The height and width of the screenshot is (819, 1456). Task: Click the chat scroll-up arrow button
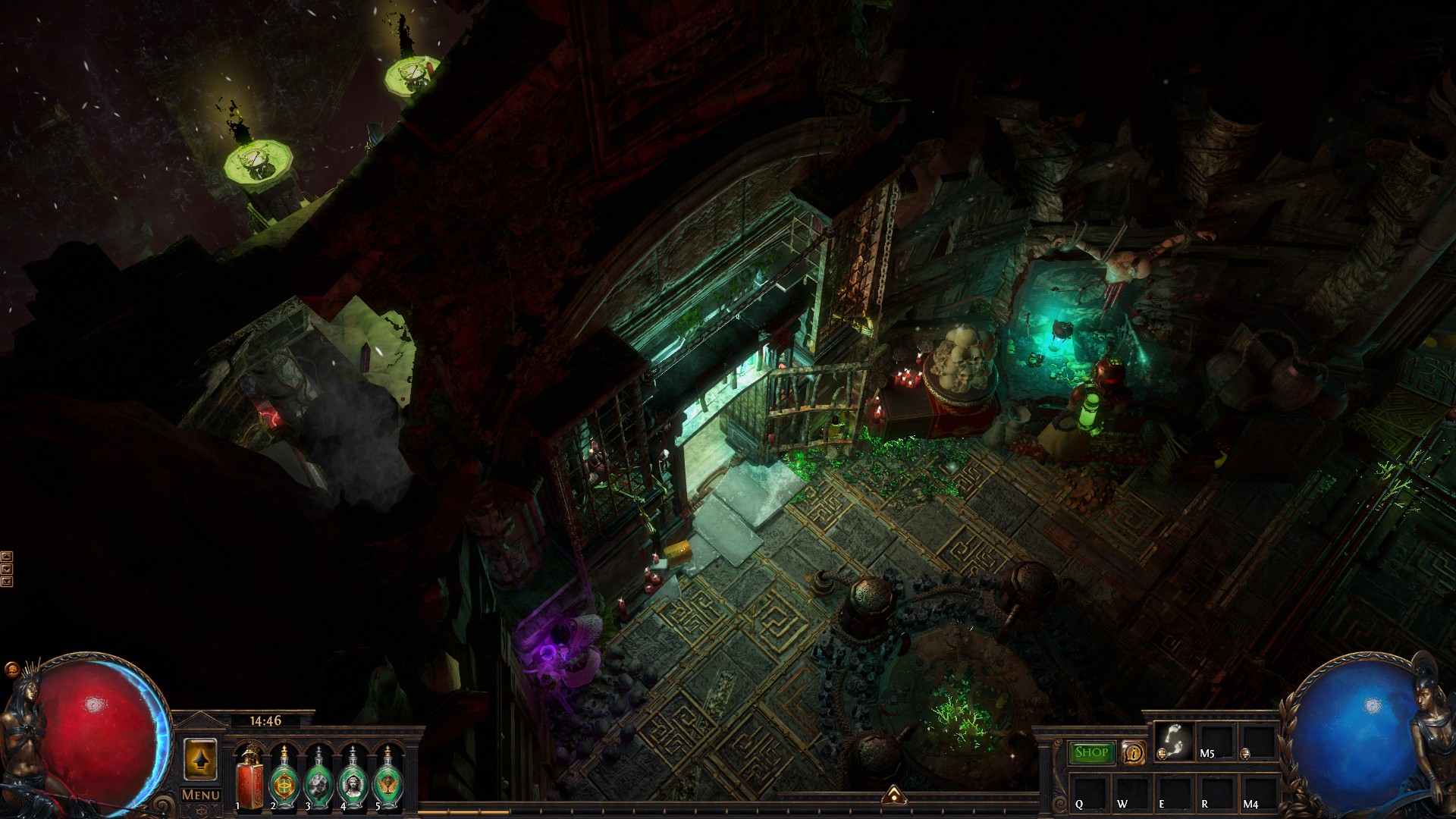coord(7,557)
